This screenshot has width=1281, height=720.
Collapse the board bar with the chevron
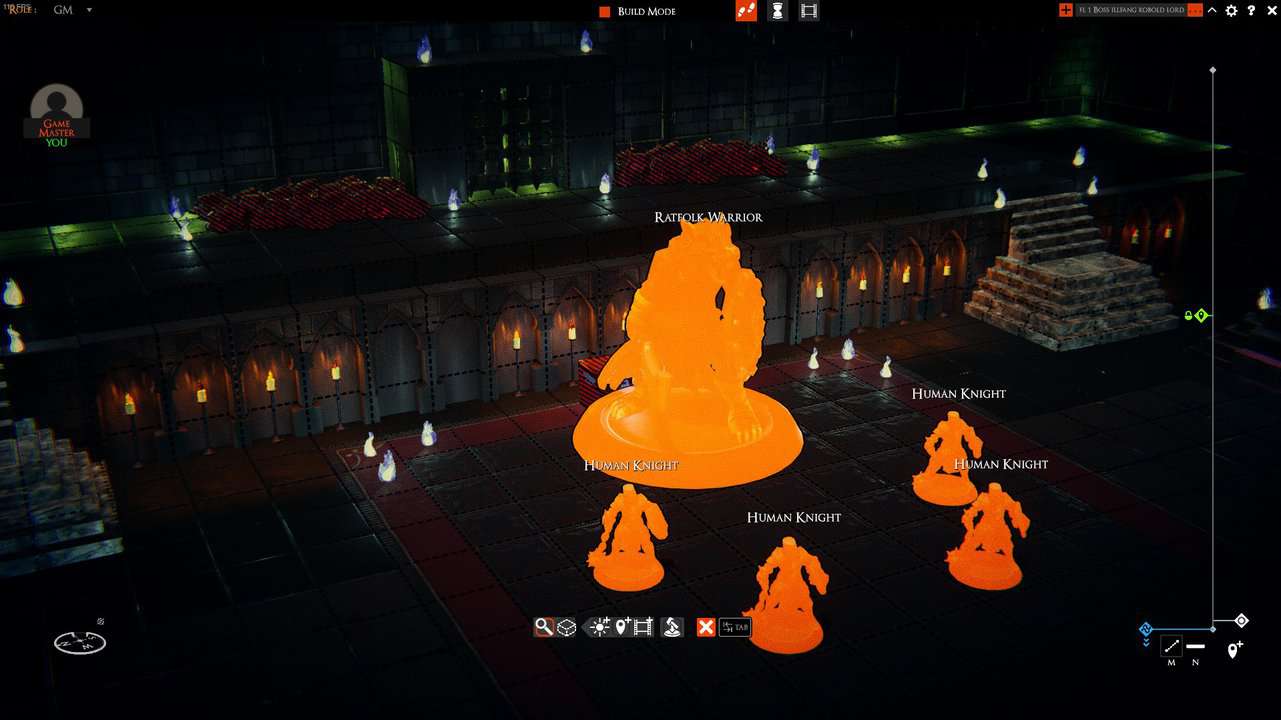pyautogui.click(x=1212, y=10)
